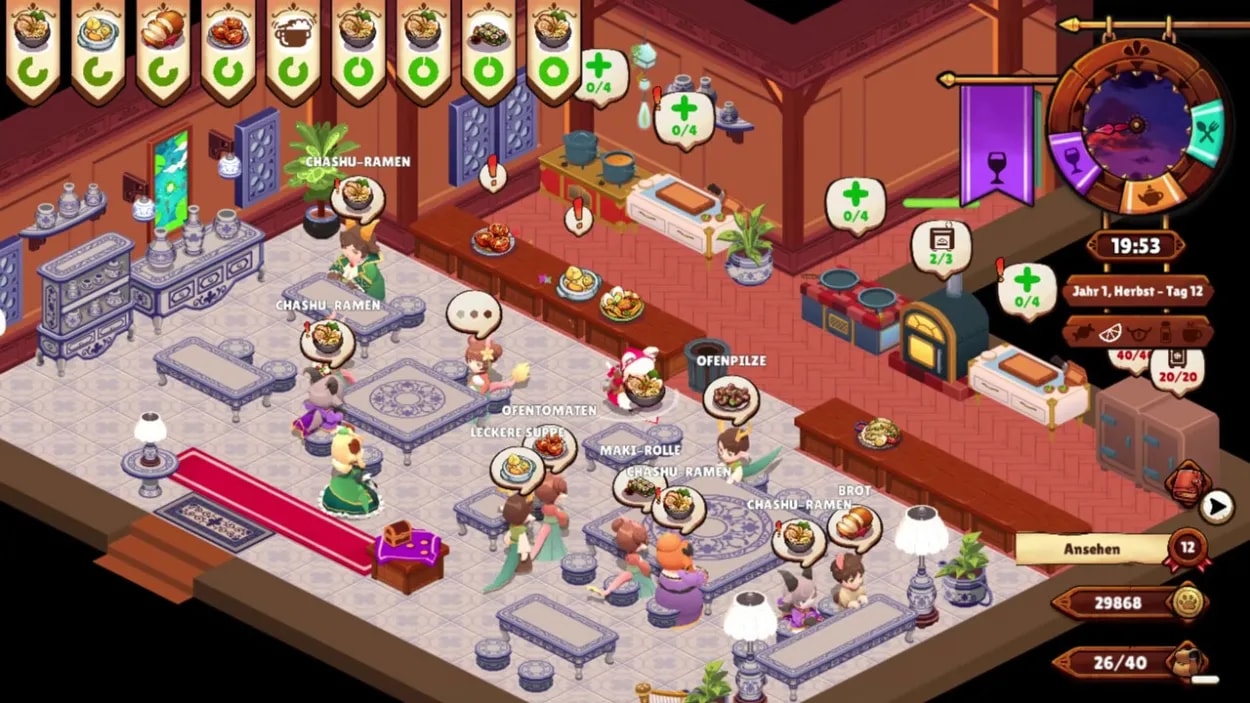The height and width of the screenshot is (703, 1250).
Task: Select the Ofenpilze customer order bubble
Action: pos(731,398)
